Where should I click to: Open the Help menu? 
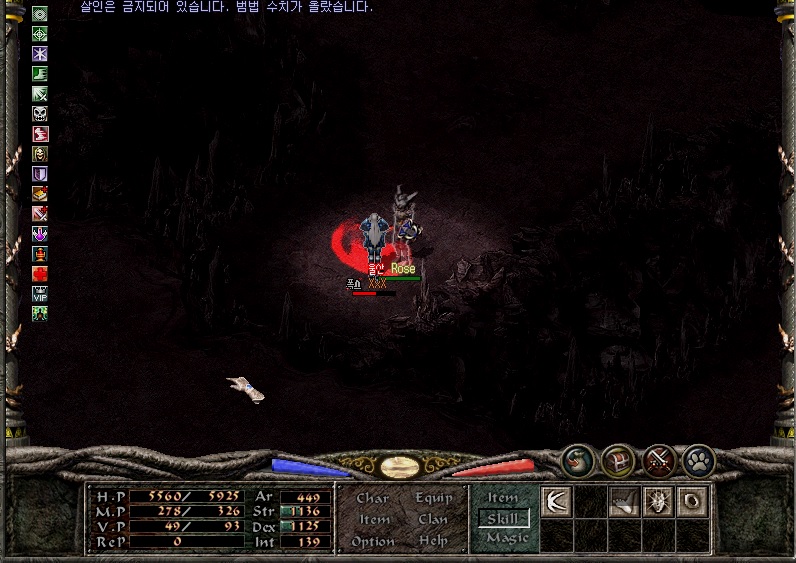(x=433, y=542)
